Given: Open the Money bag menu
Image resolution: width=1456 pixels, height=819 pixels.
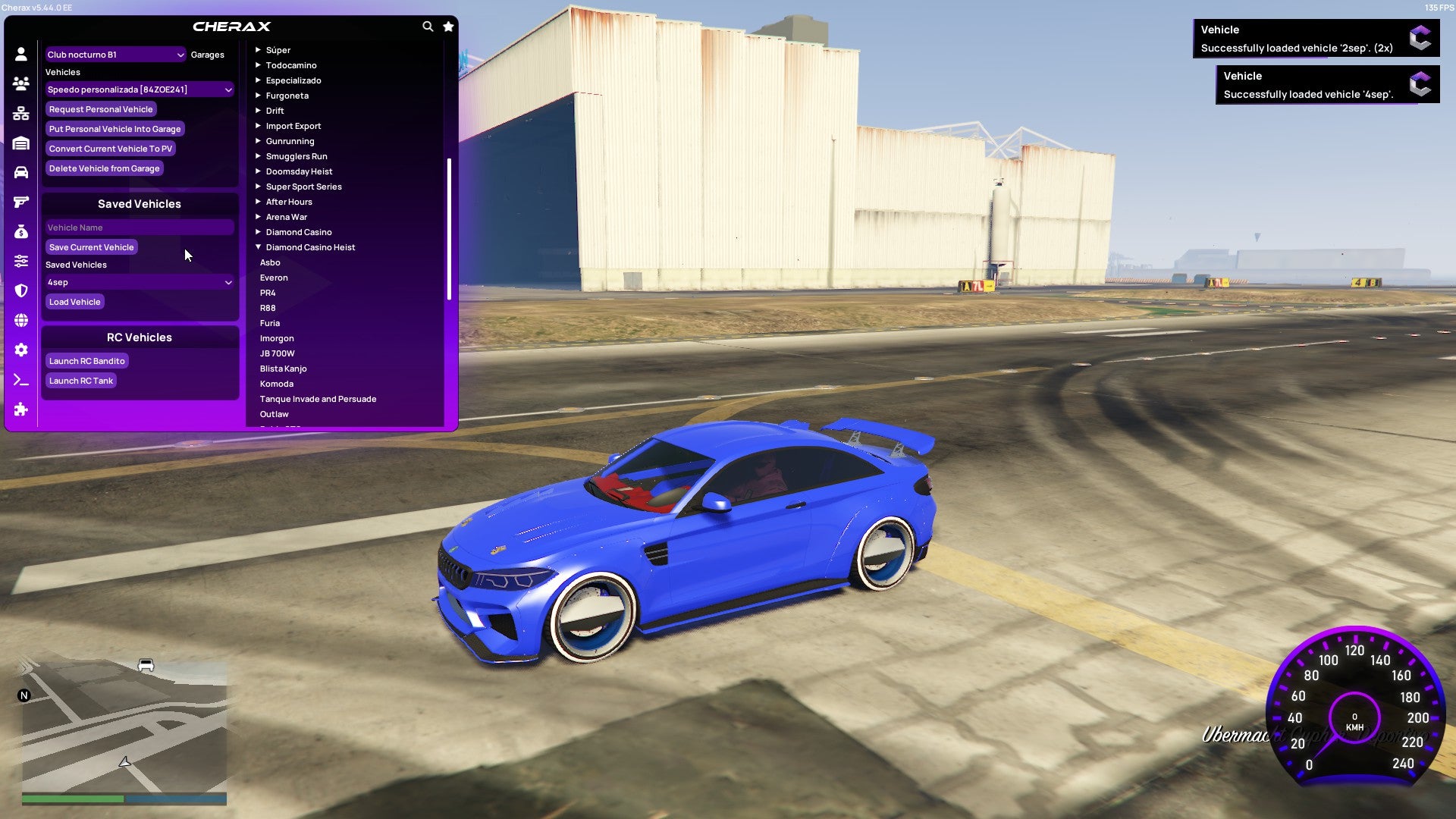Looking at the screenshot, I should (x=21, y=231).
